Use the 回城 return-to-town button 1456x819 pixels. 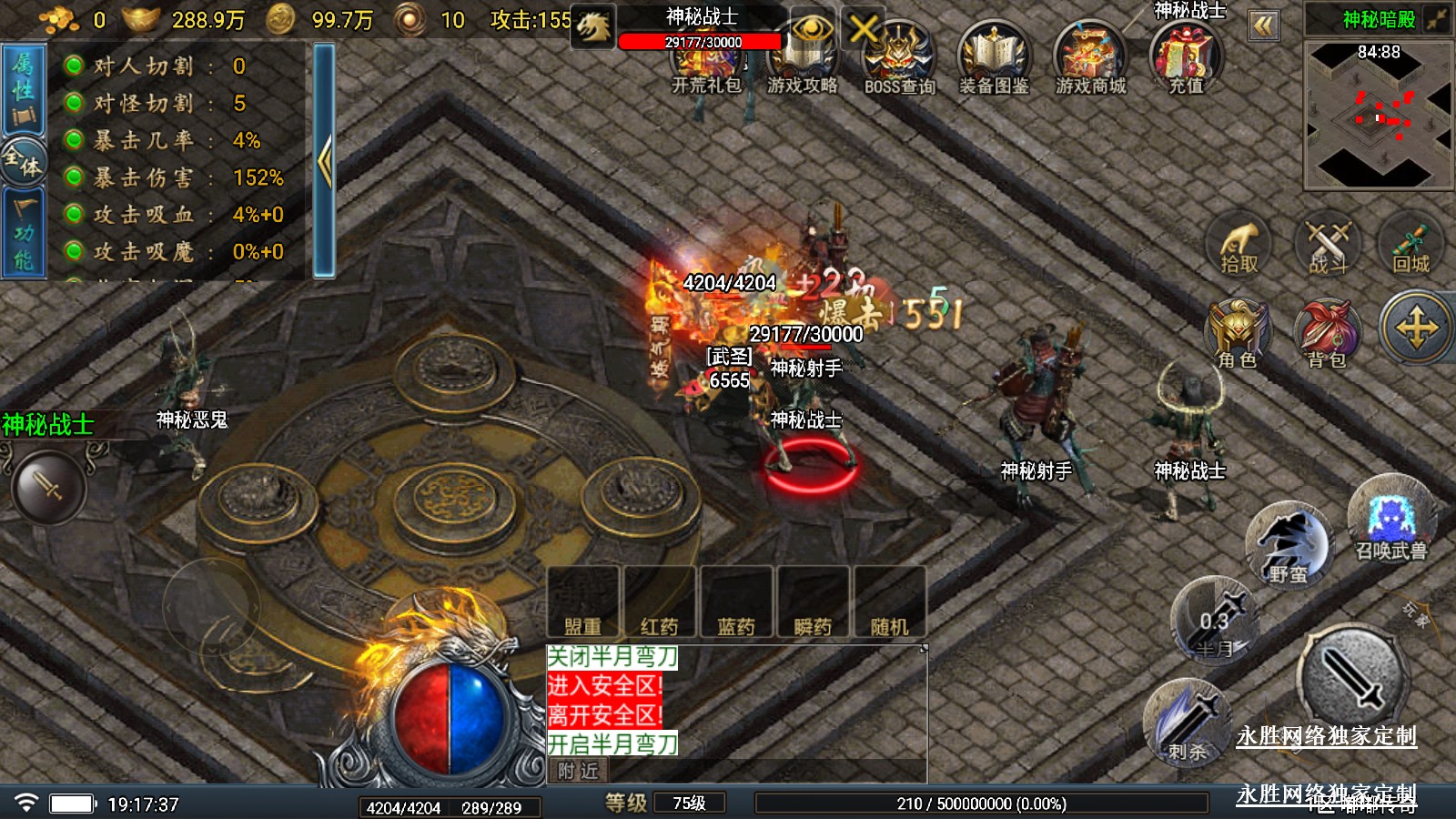pos(1410,247)
